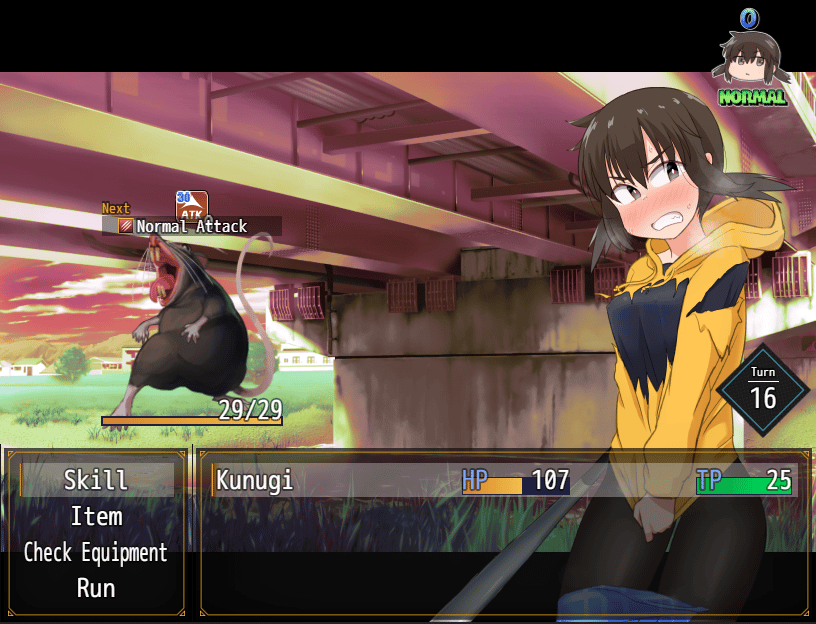Choose Check Equipment option

(x=96, y=552)
